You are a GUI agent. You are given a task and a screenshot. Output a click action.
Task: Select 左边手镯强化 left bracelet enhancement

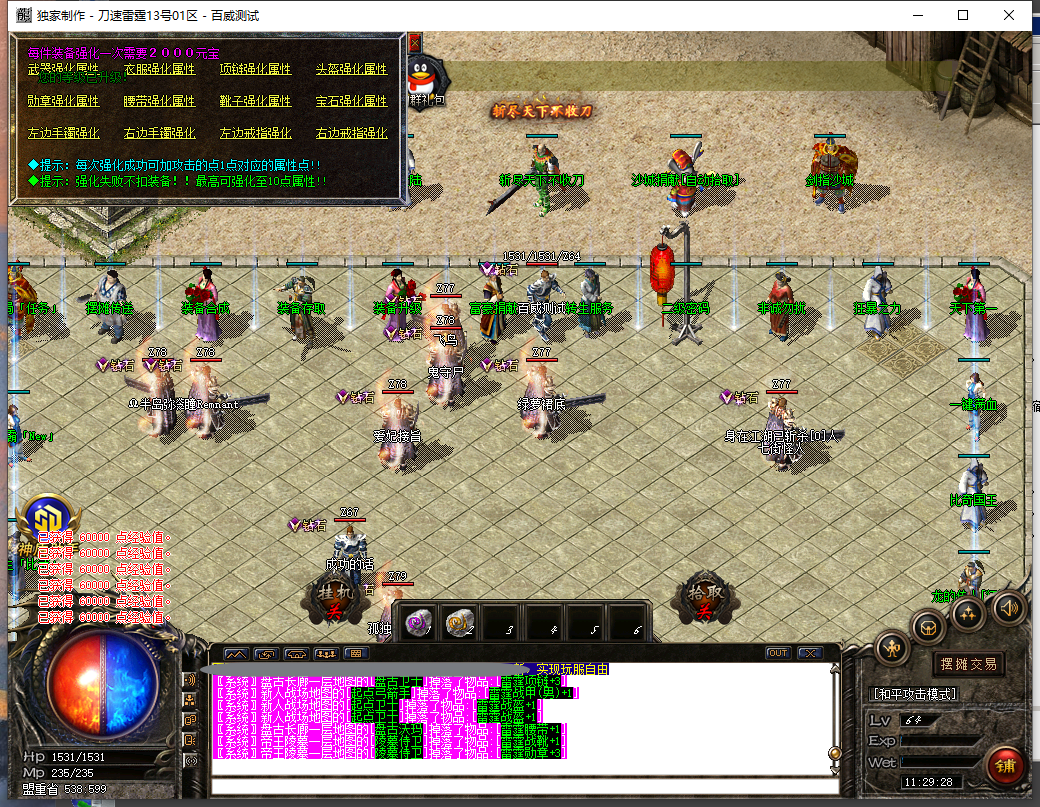click(63, 133)
